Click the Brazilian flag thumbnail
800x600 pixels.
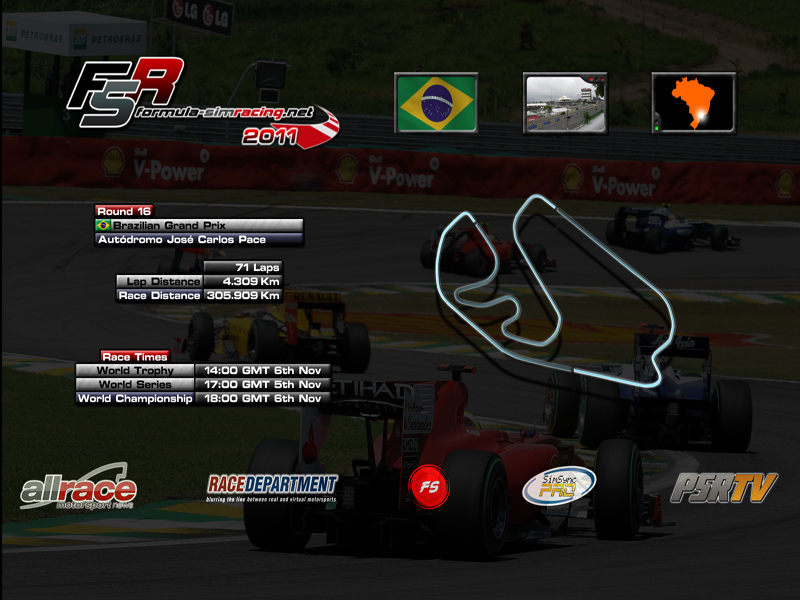[436, 103]
